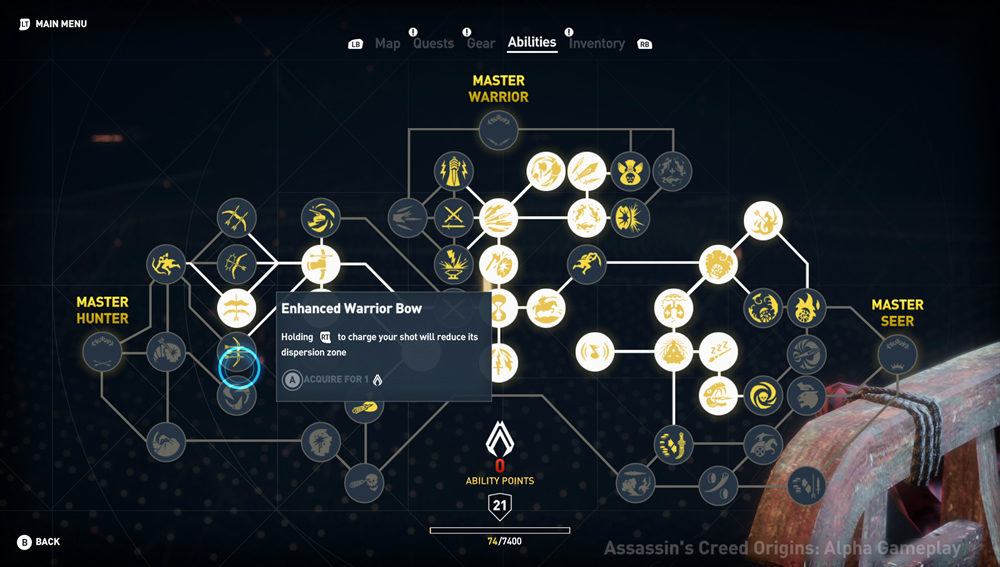
Task: Pick the horse rider ability node
Action: click(546, 308)
